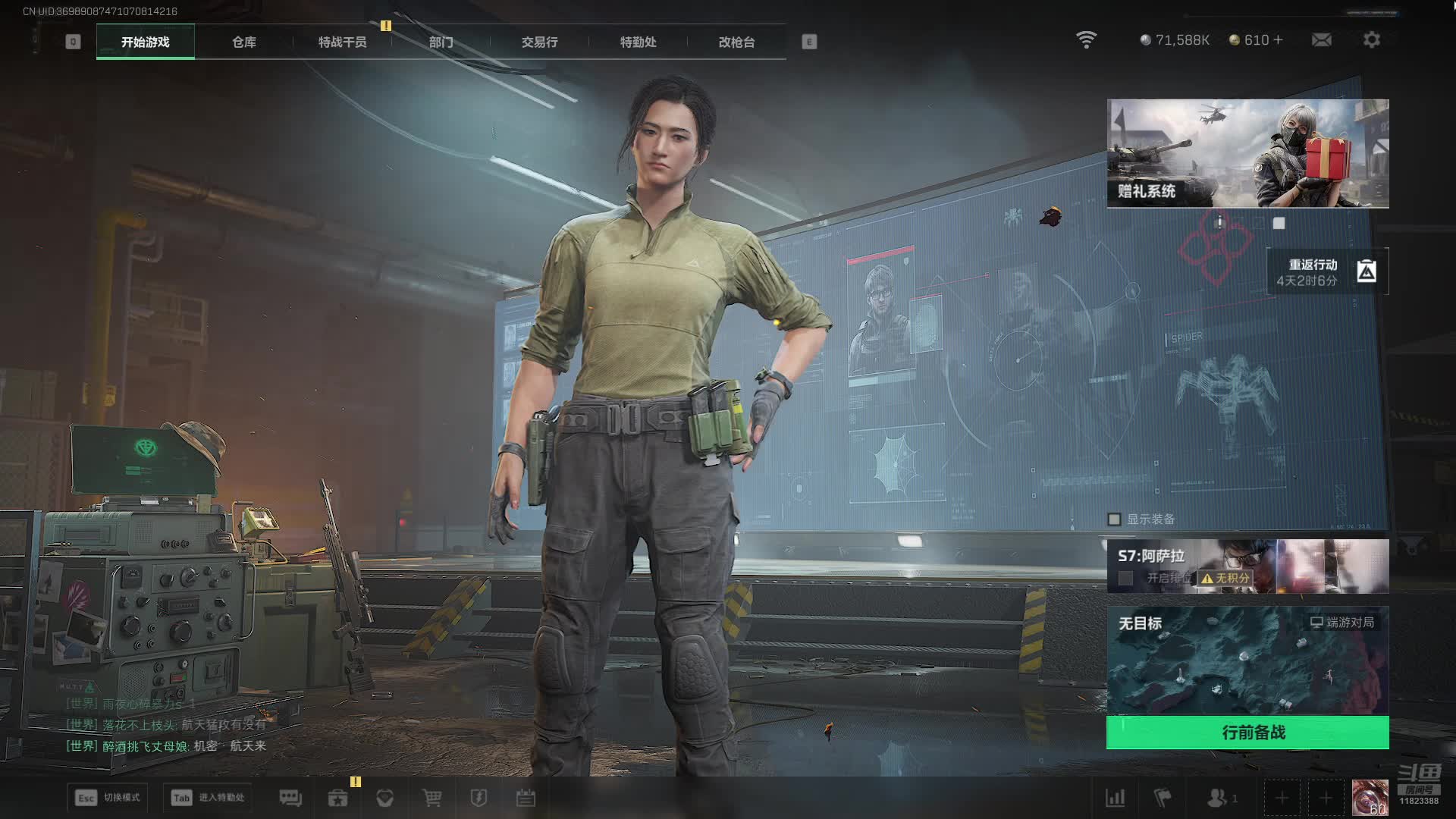Switch to the 特战干员 operators tab

[343, 42]
